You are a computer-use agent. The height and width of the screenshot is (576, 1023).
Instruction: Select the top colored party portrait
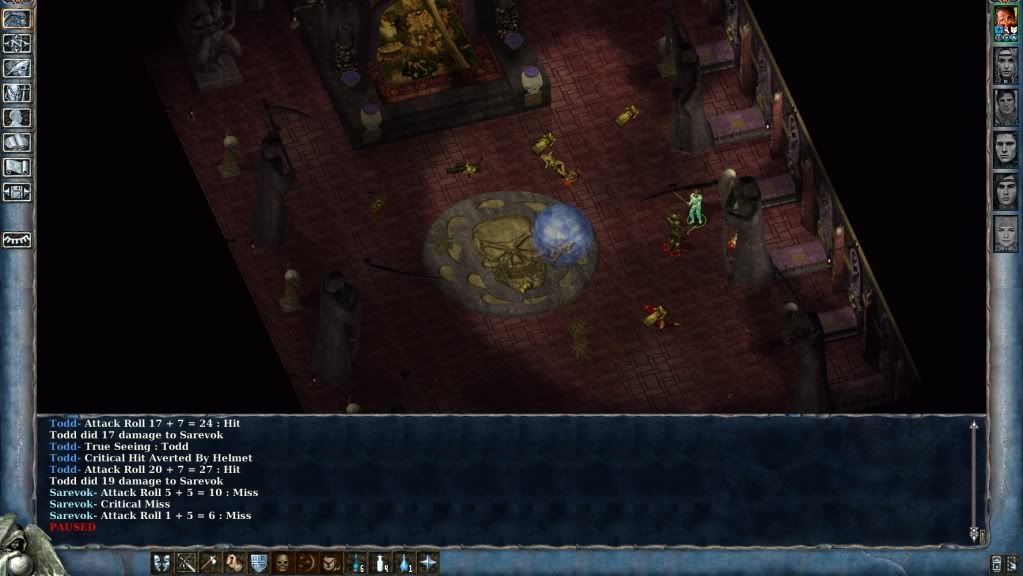click(1005, 22)
